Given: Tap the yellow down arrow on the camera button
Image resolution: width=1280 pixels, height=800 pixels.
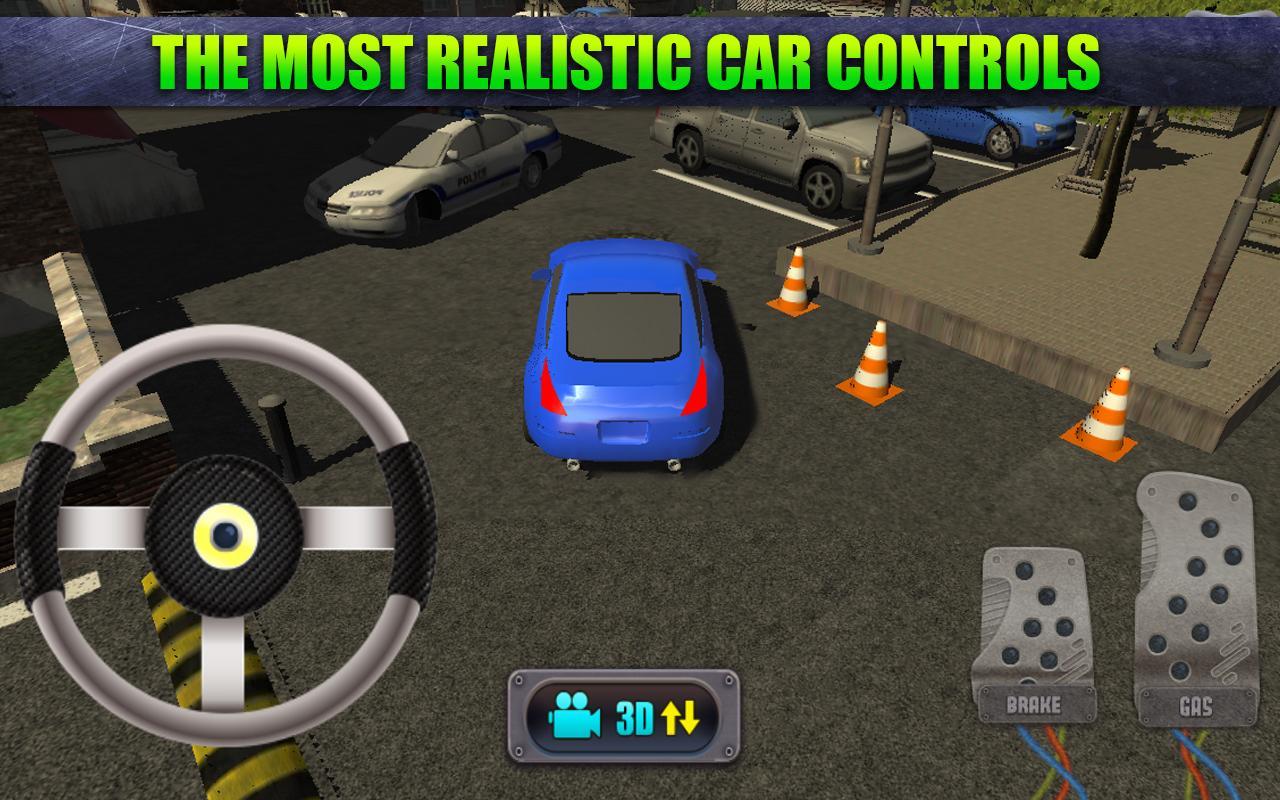Looking at the screenshot, I should pyautogui.click(x=690, y=717).
